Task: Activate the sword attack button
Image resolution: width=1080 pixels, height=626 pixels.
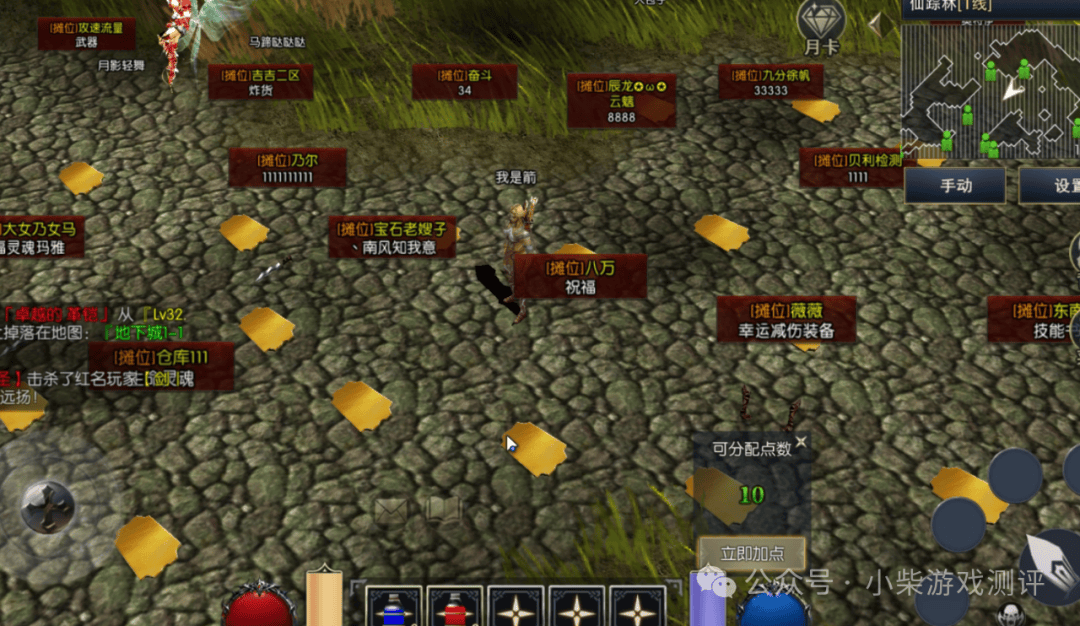Action: (1052, 565)
